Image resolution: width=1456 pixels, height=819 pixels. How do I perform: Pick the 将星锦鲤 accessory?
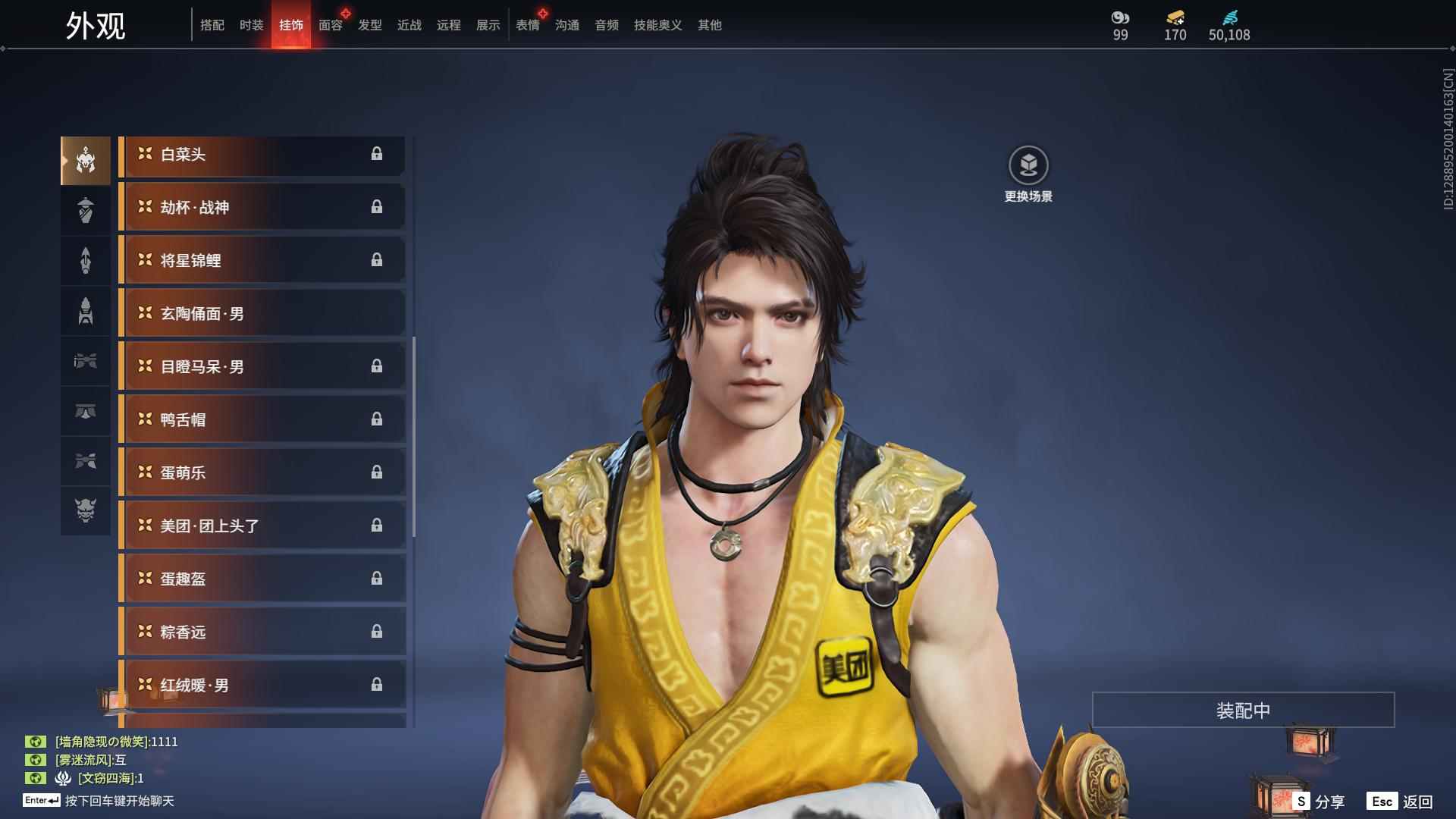pos(262,261)
